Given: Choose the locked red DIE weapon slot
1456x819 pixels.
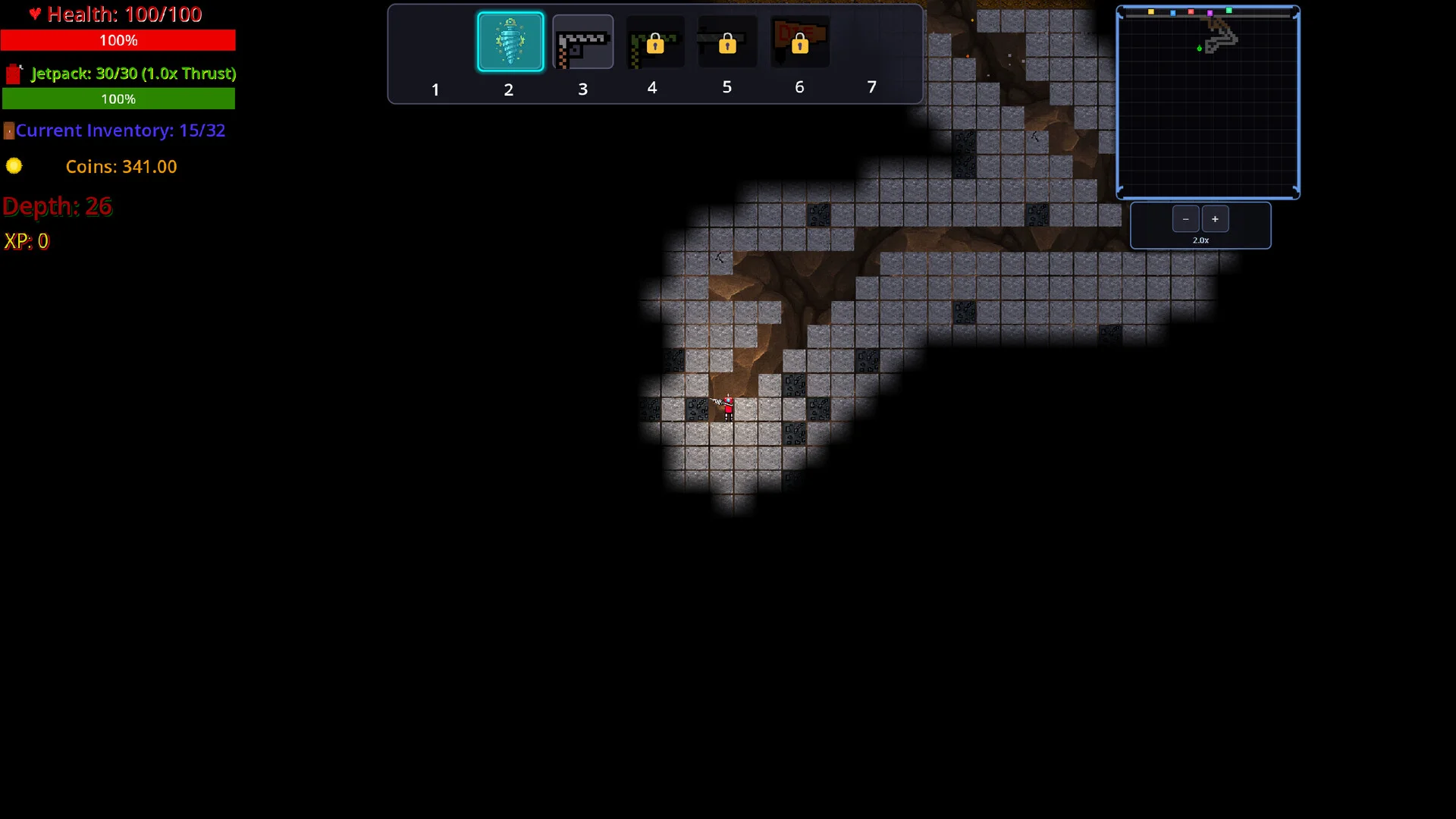Looking at the screenshot, I should coord(799,42).
